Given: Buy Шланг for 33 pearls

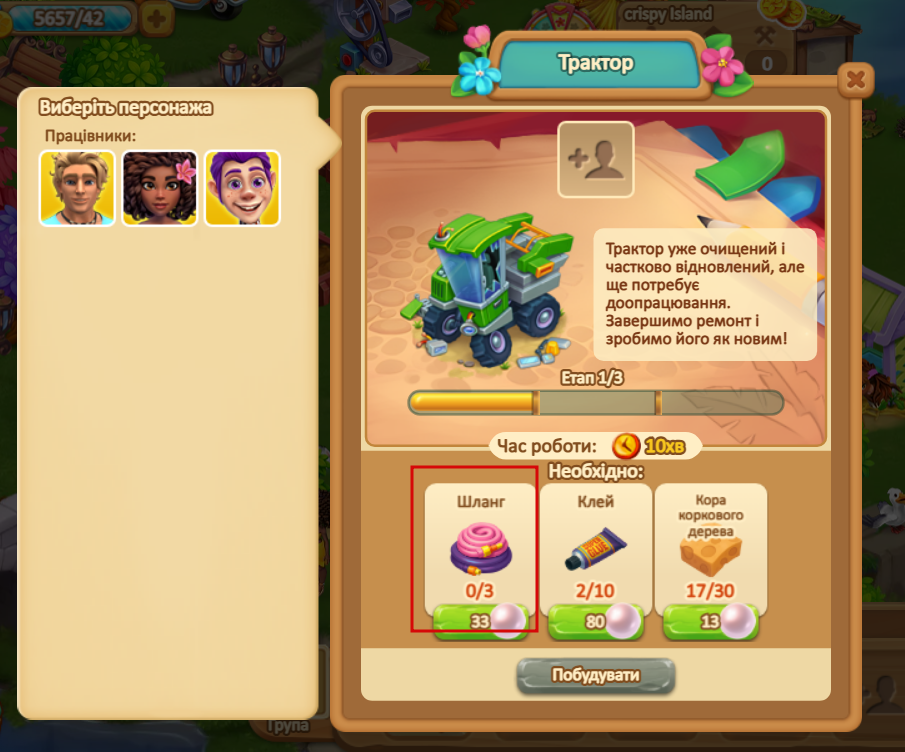Looking at the screenshot, I should [482, 622].
